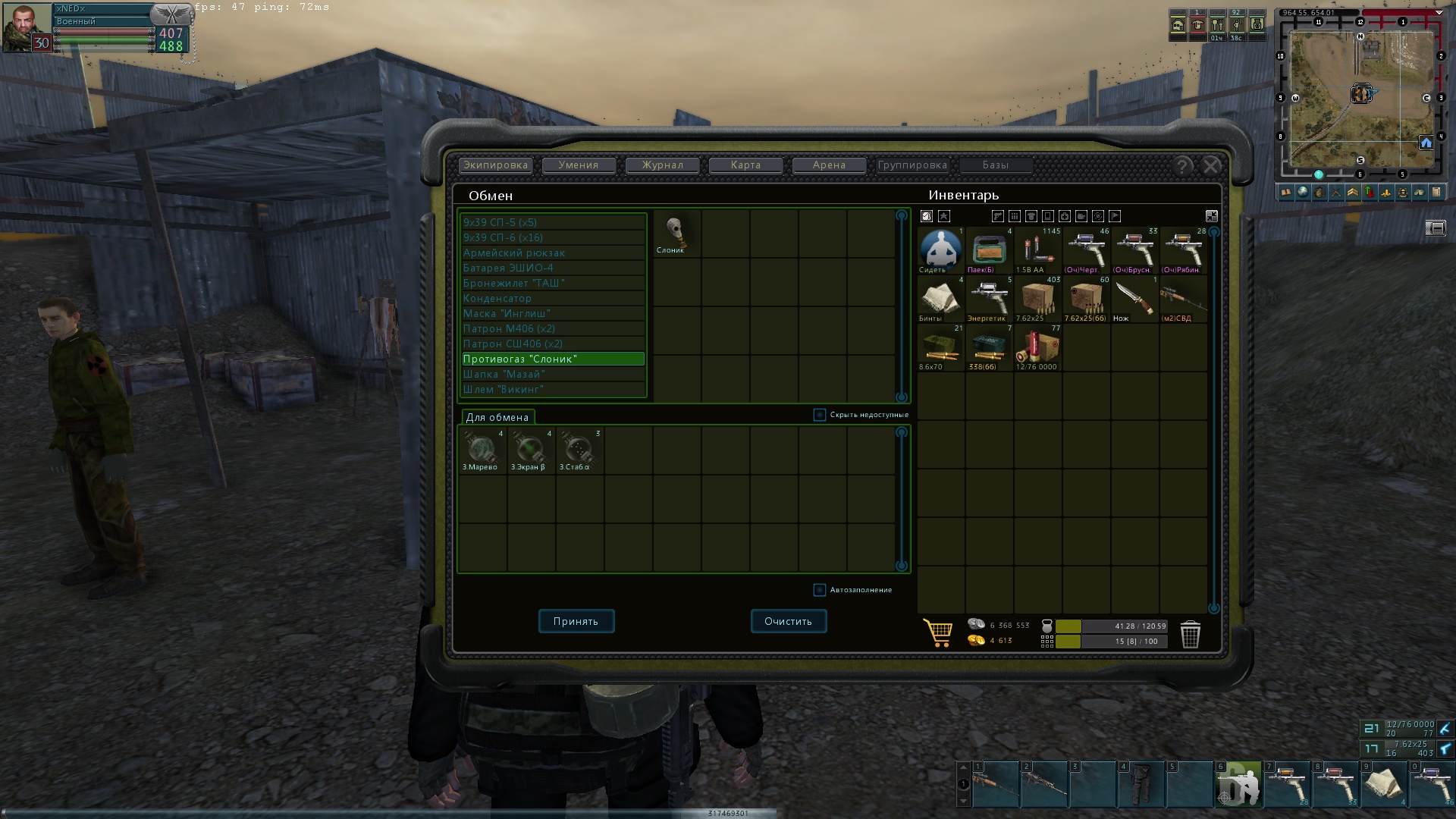Screen dimensions: 1456x819
Task: Clear the exchange with Очистить
Action: pyautogui.click(x=789, y=622)
